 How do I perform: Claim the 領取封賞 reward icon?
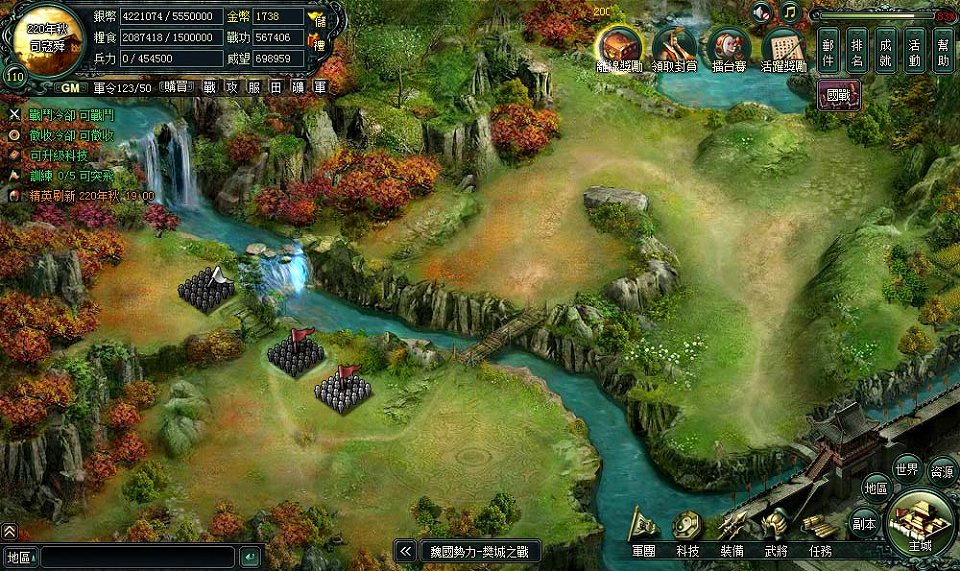click(675, 47)
